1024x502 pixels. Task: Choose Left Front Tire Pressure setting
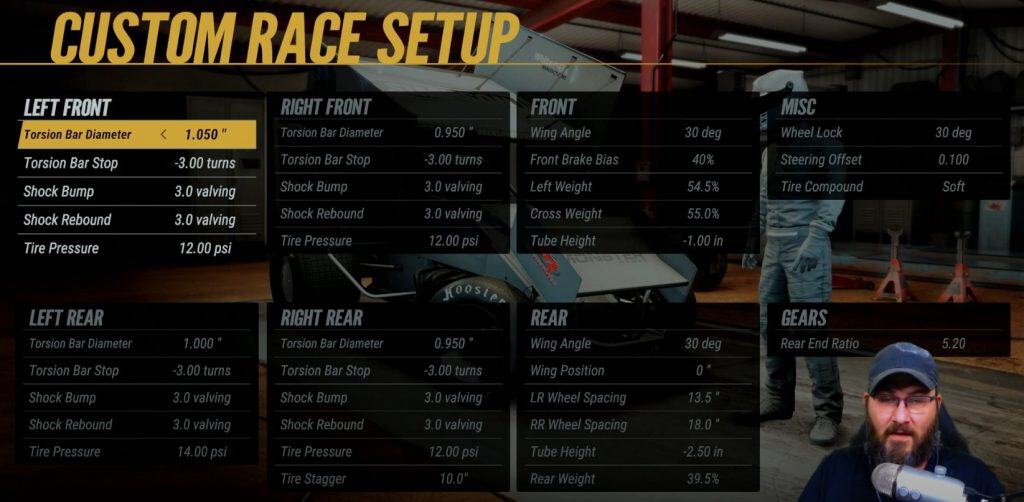coord(137,247)
